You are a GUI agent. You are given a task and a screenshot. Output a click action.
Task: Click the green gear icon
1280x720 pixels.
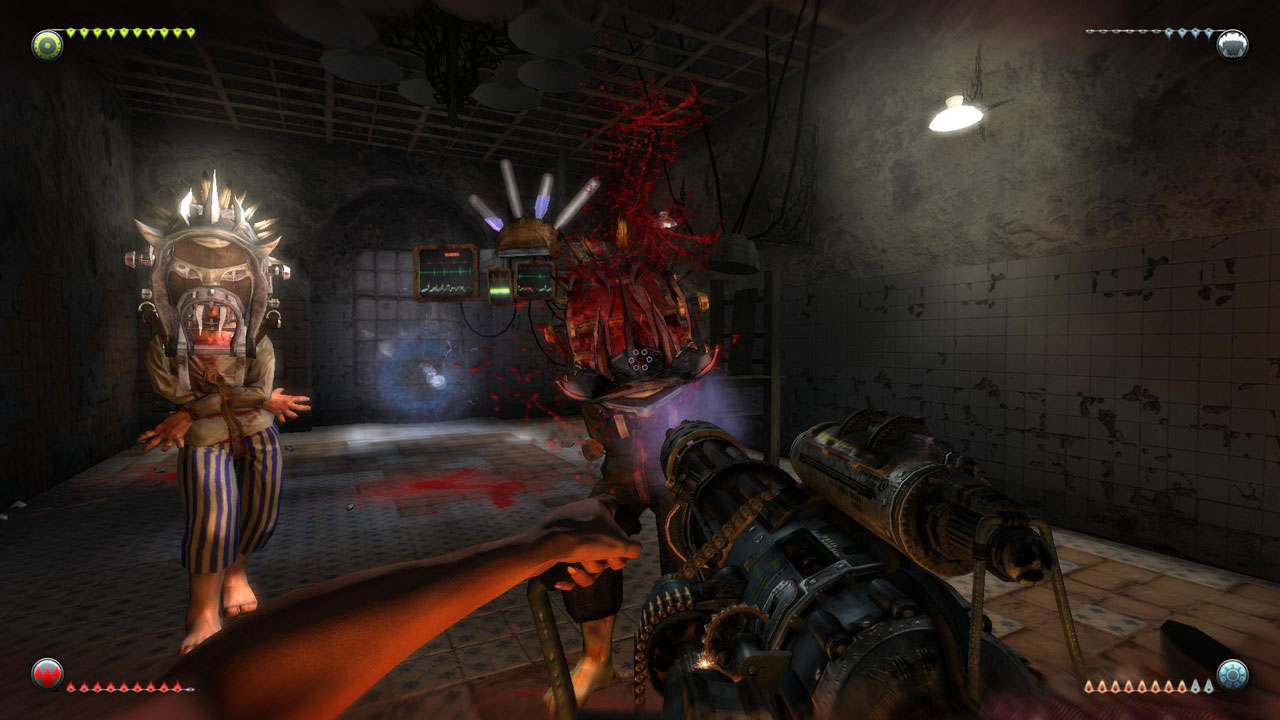click(x=46, y=44)
